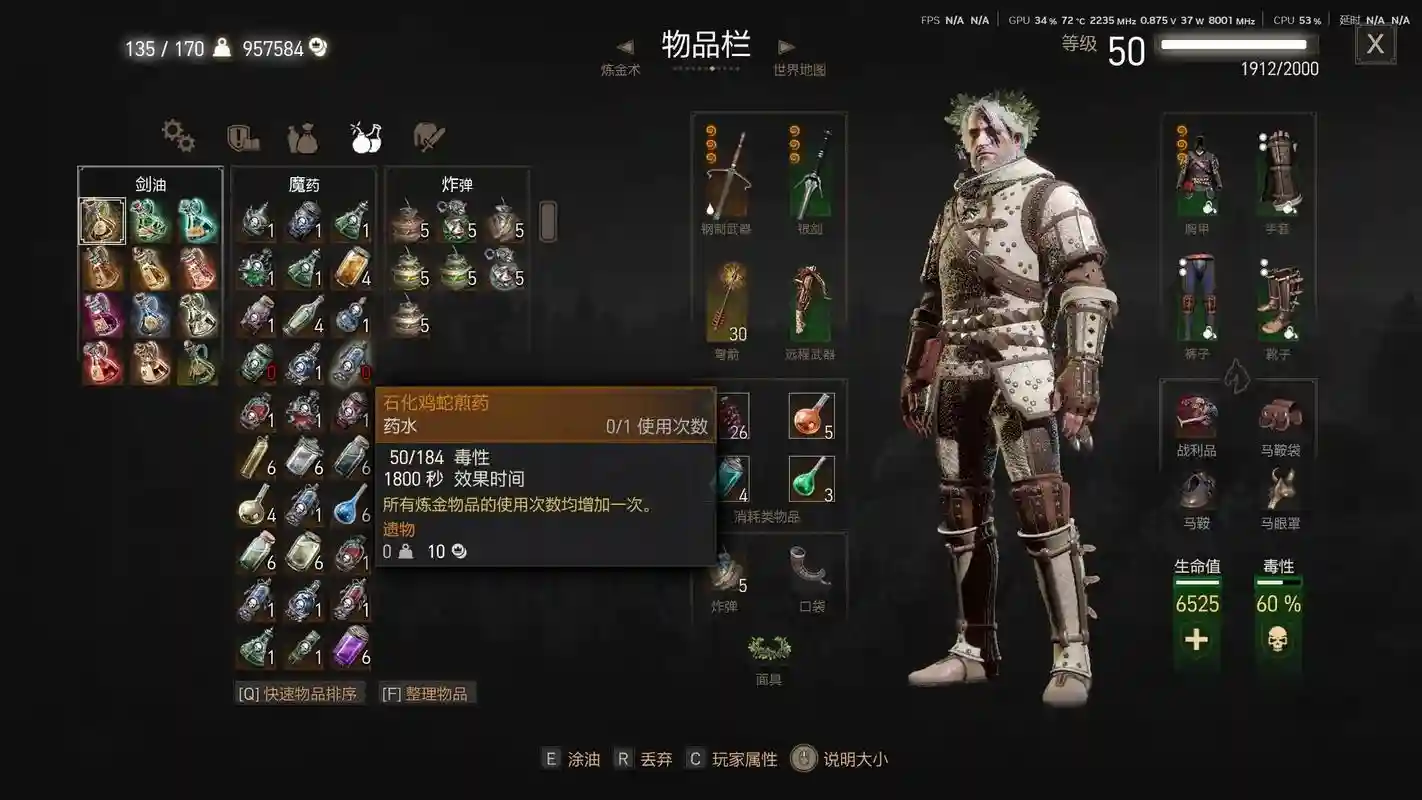This screenshot has height=800, width=1422.
Task: Open the armor and sword equipment tab
Action: coord(429,137)
